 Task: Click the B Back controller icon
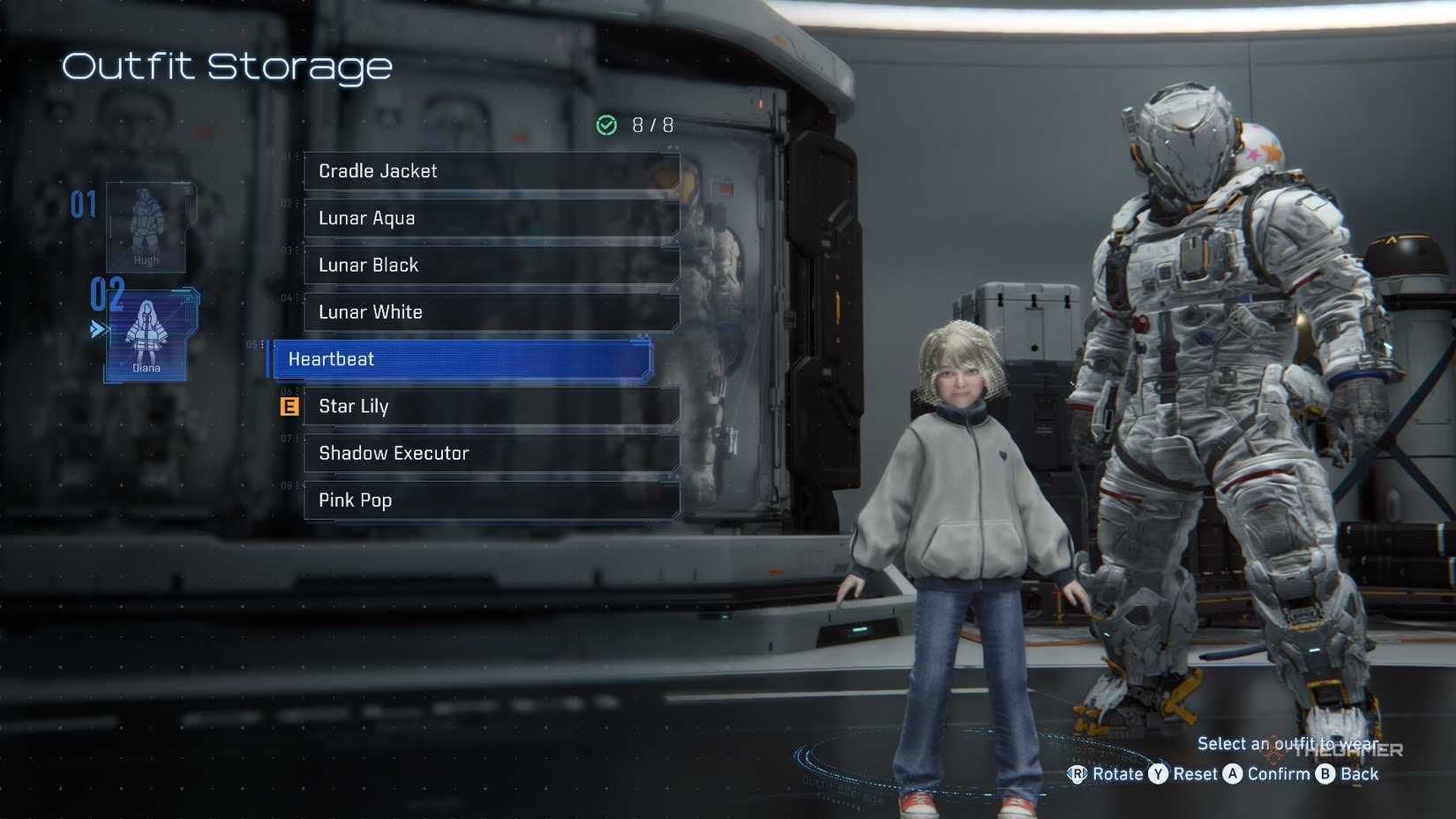point(1325,774)
